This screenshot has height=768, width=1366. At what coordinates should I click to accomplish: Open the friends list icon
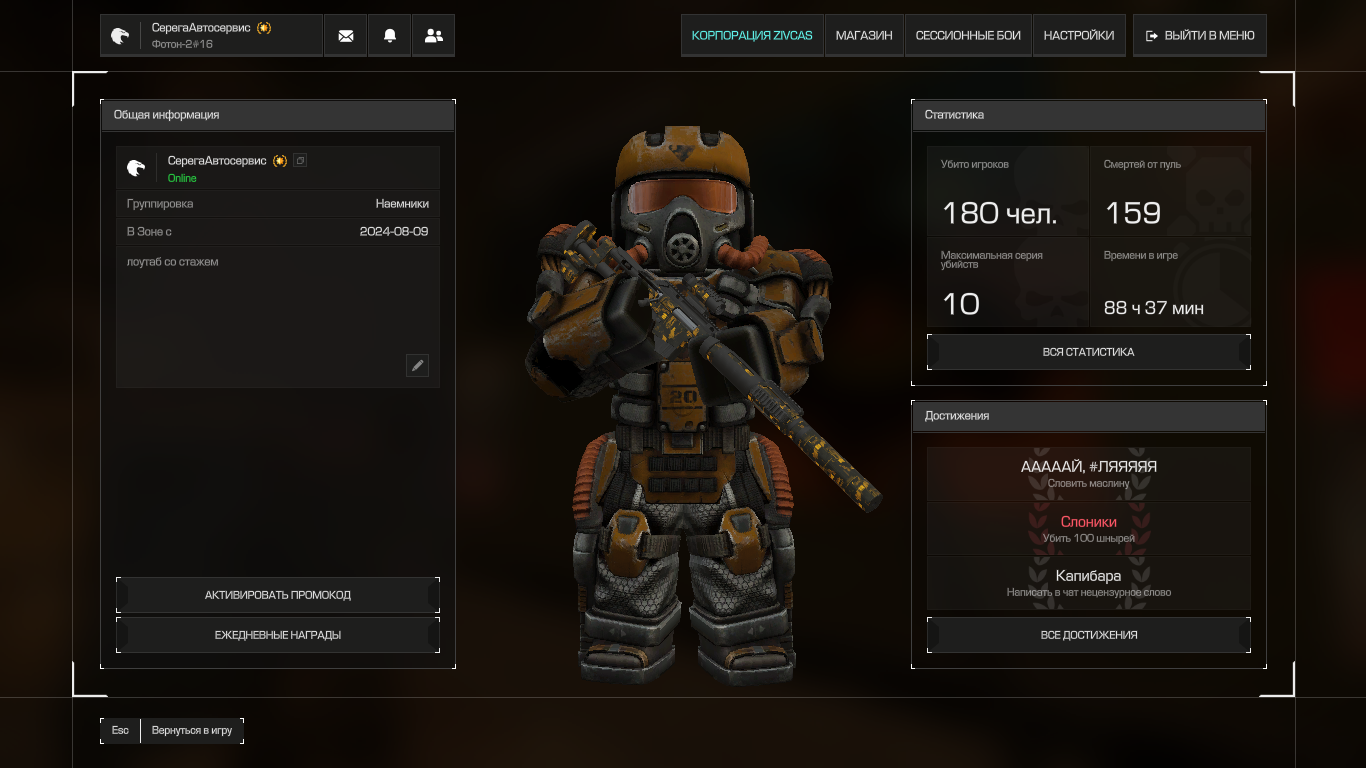click(434, 36)
